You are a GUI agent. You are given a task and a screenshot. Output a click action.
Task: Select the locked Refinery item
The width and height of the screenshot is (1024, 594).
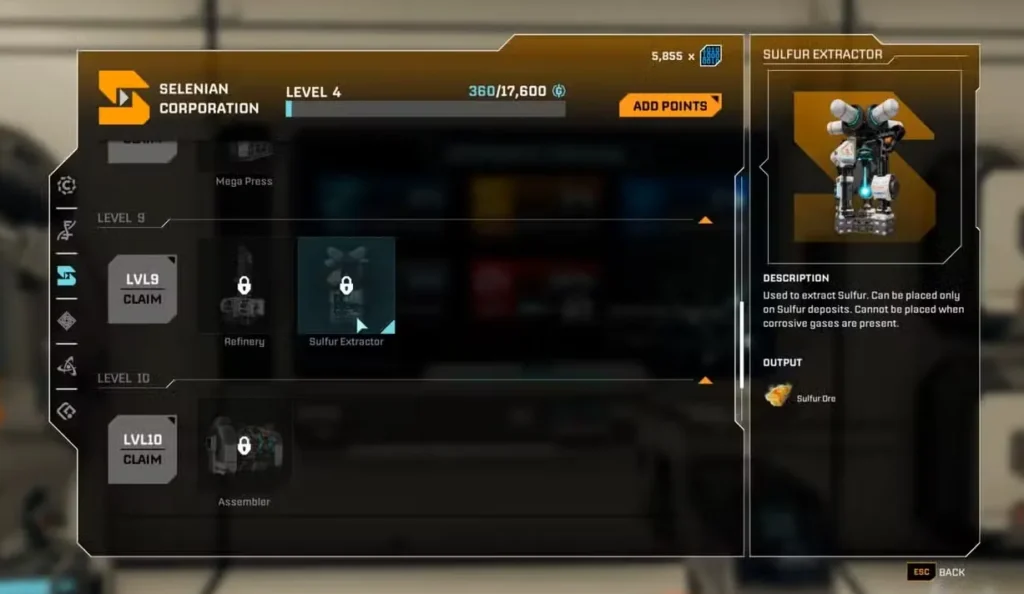point(244,286)
